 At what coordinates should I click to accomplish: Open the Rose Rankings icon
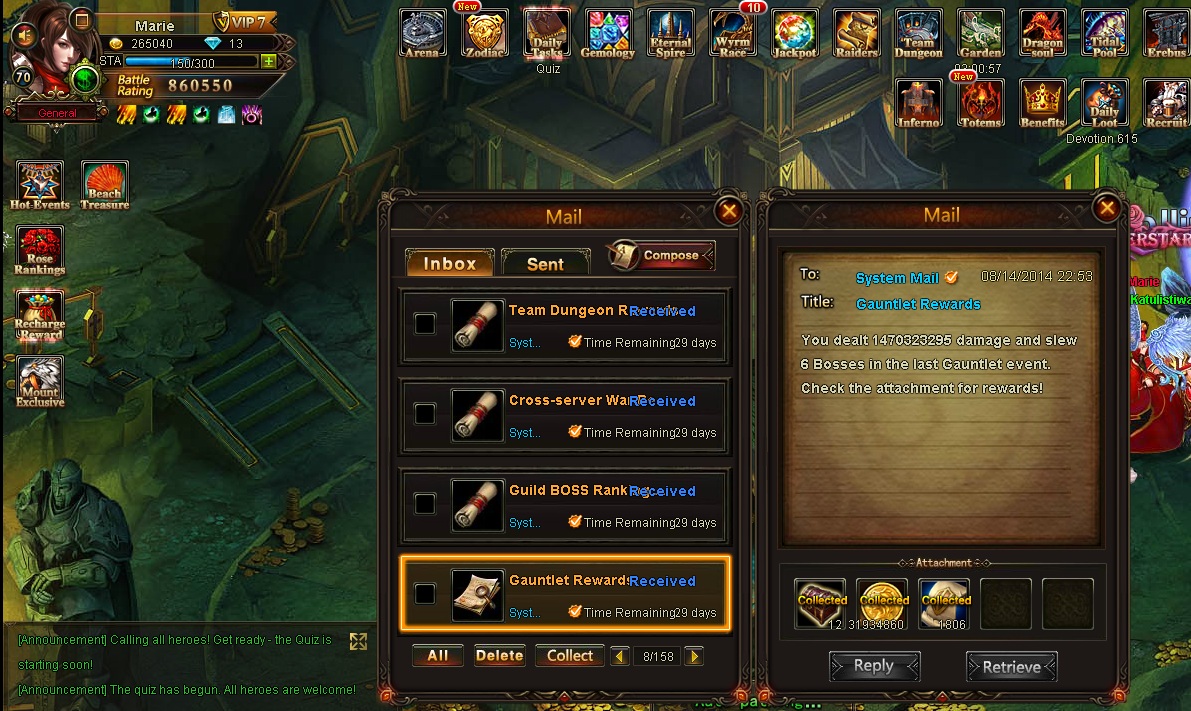tap(40, 250)
